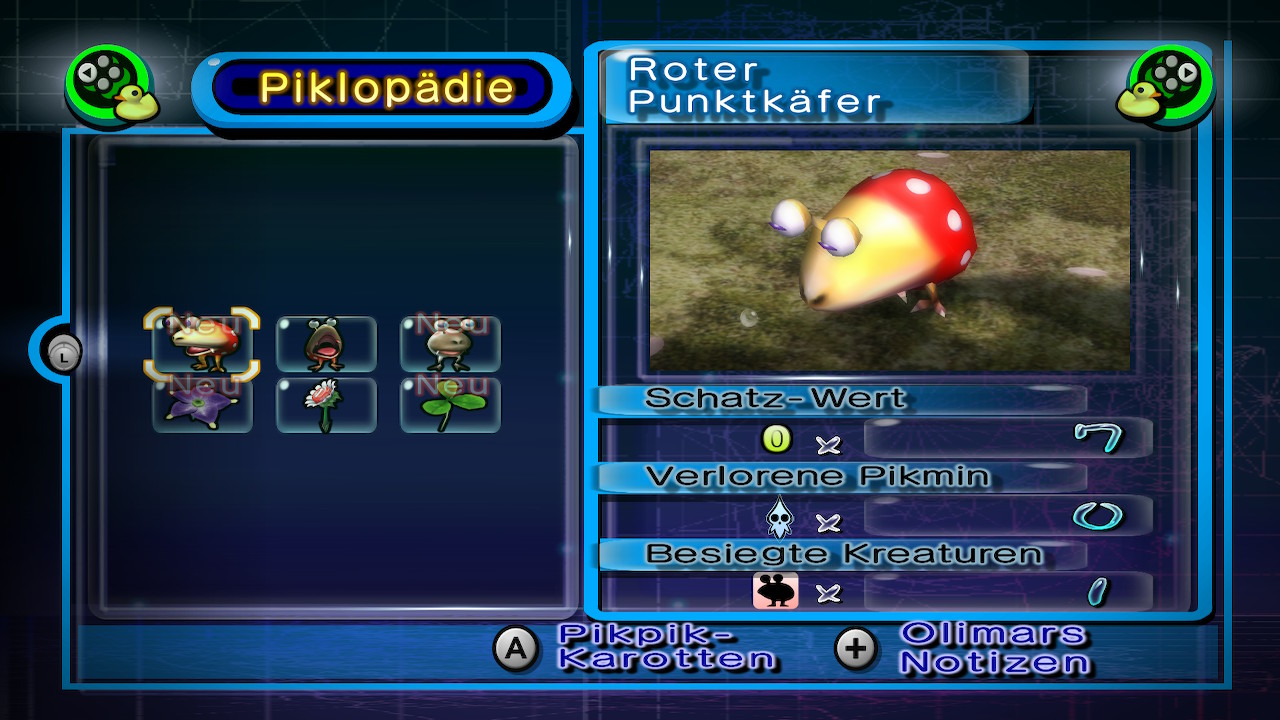Select the pale grey bulb-eyed creature tile
1280x720 pixels.
point(450,344)
